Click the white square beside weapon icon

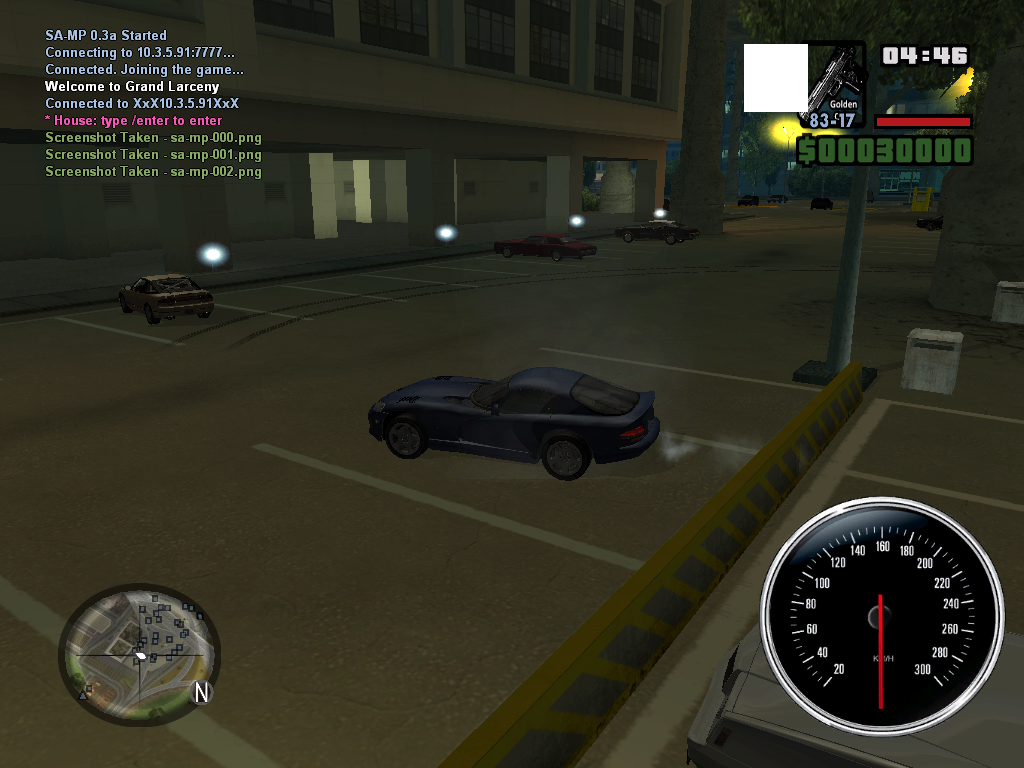coord(775,78)
